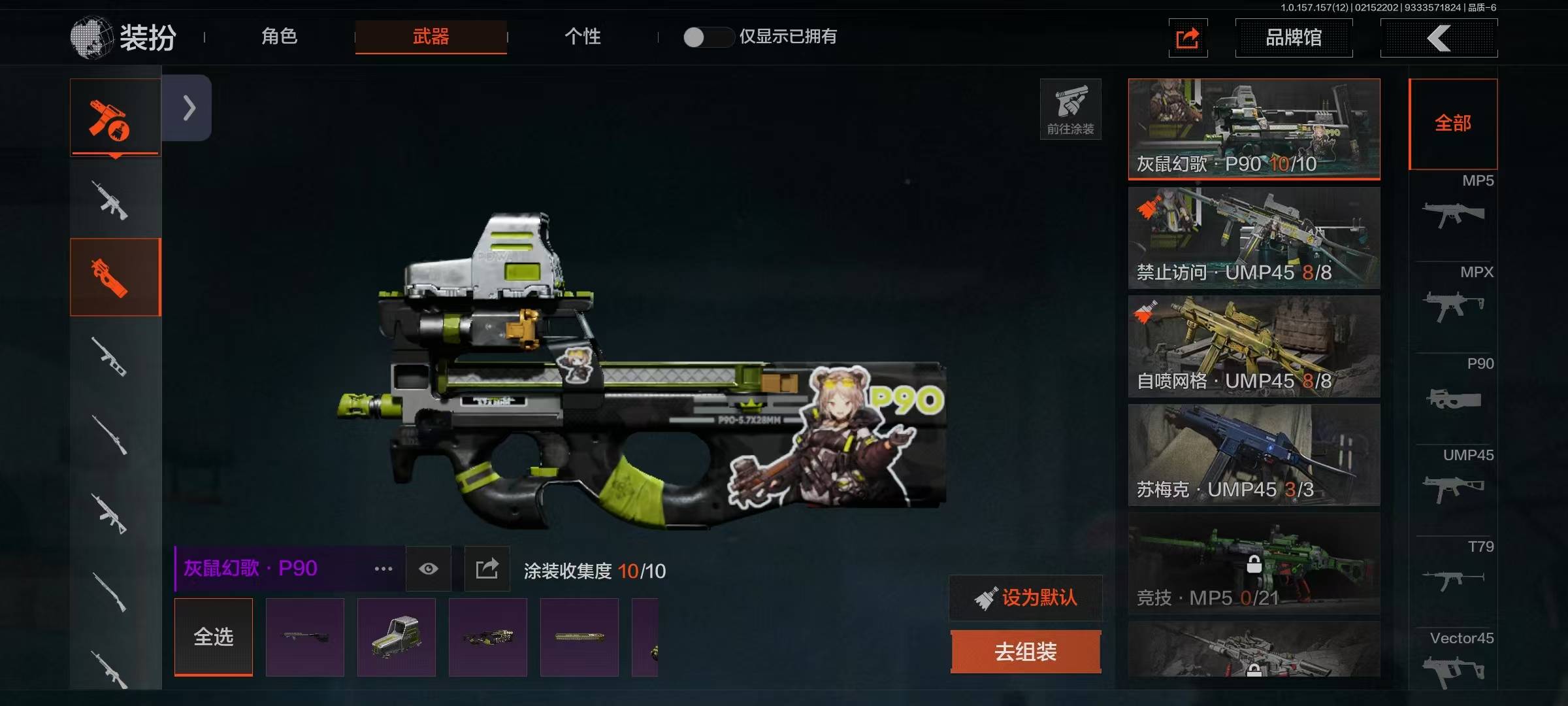Go back with the arrow button
The image size is (1568, 706).
coord(1439,38)
